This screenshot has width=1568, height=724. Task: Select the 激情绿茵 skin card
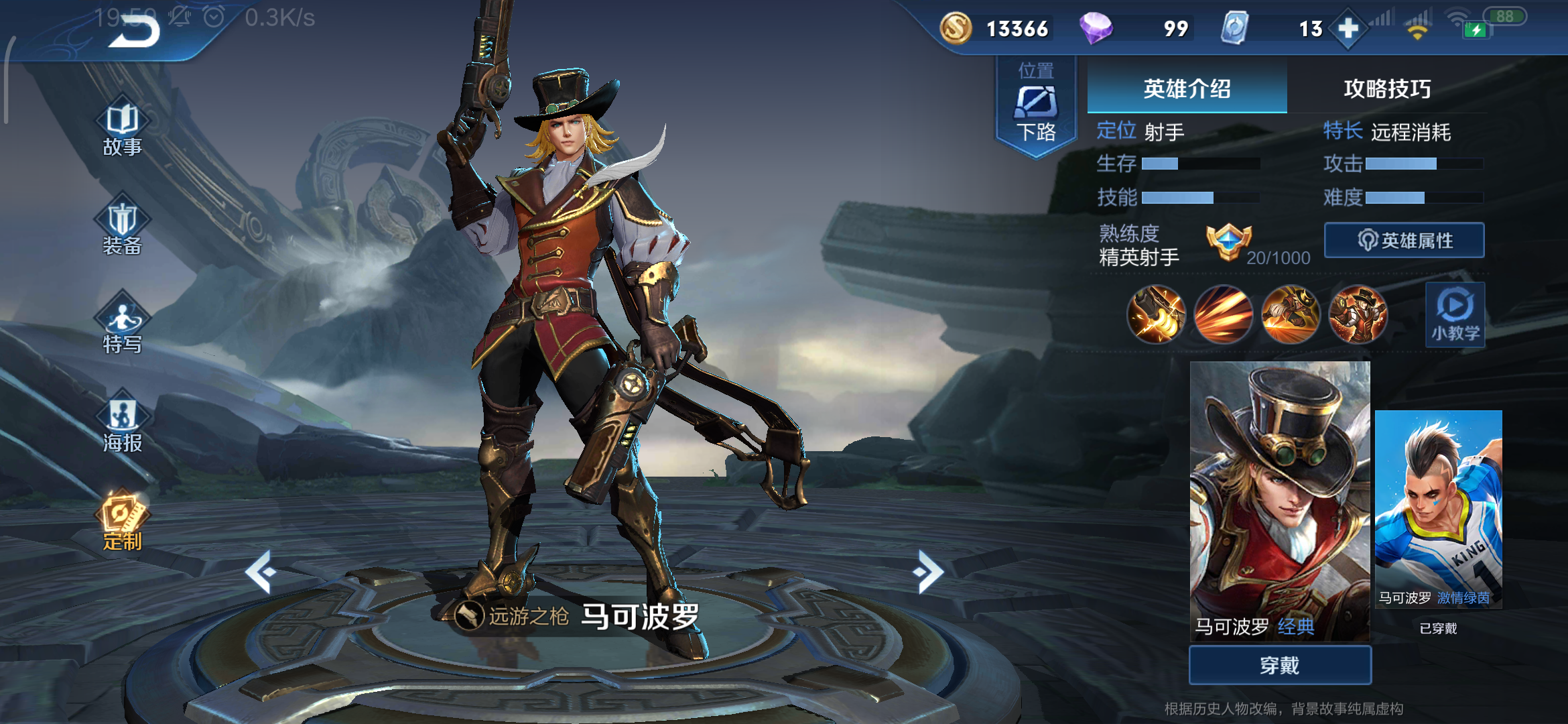tap(1438, 509)
